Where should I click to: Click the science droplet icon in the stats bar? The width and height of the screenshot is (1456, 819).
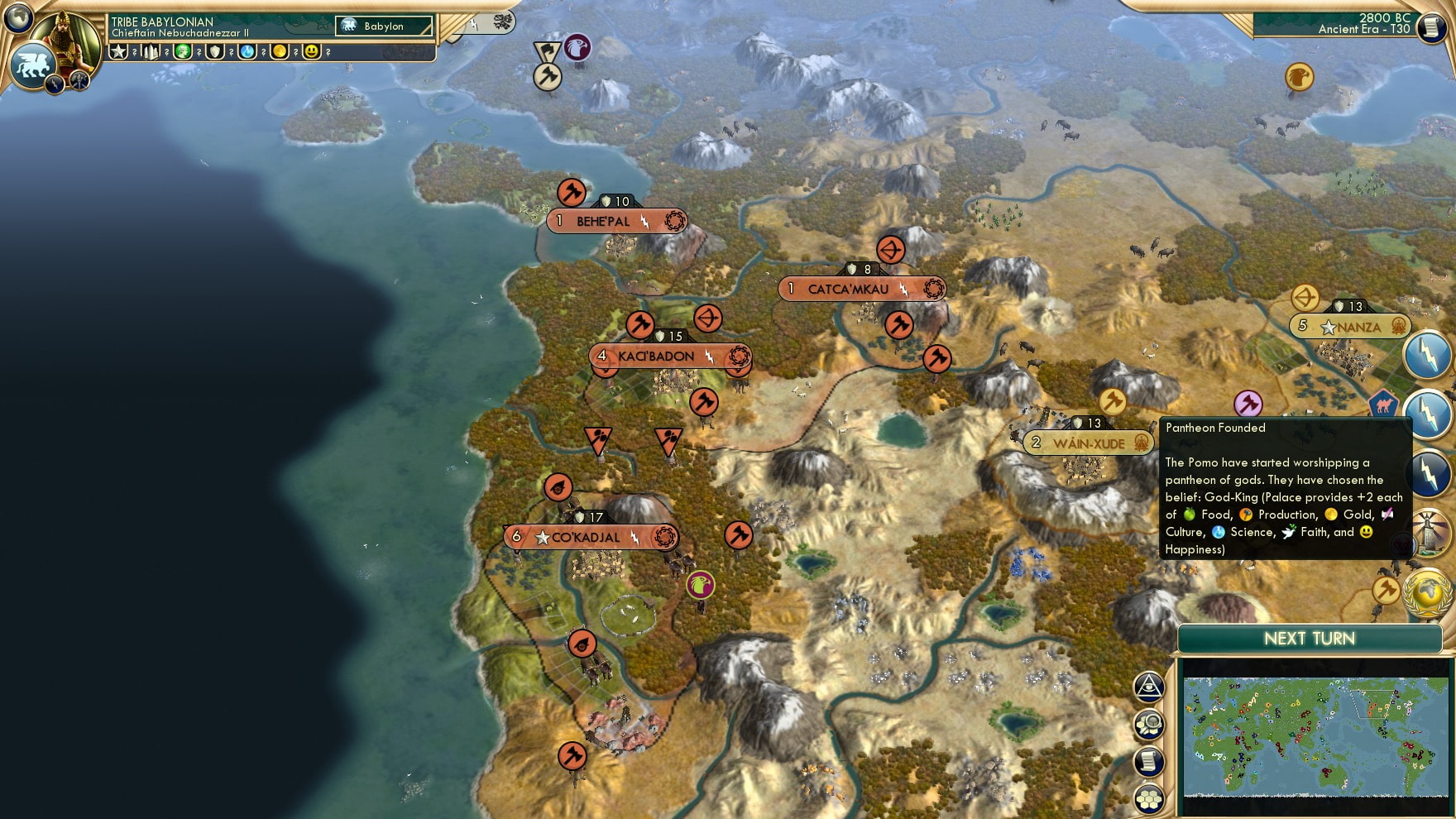[x=247, y=51]
